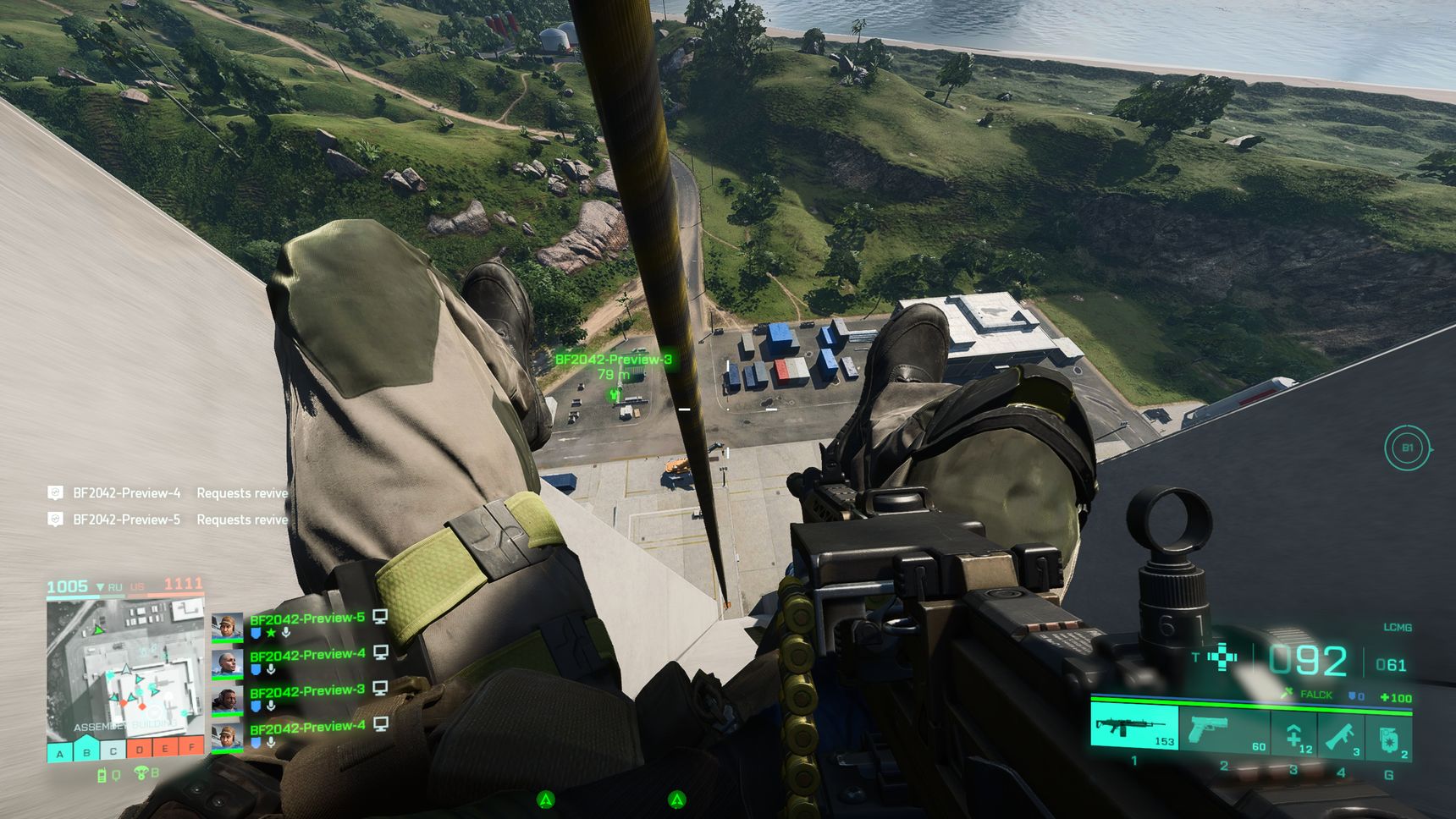Select BF2042-Preview-5 in the squad list
This screenshot has height=819, width=1456.
pos(306,619)
